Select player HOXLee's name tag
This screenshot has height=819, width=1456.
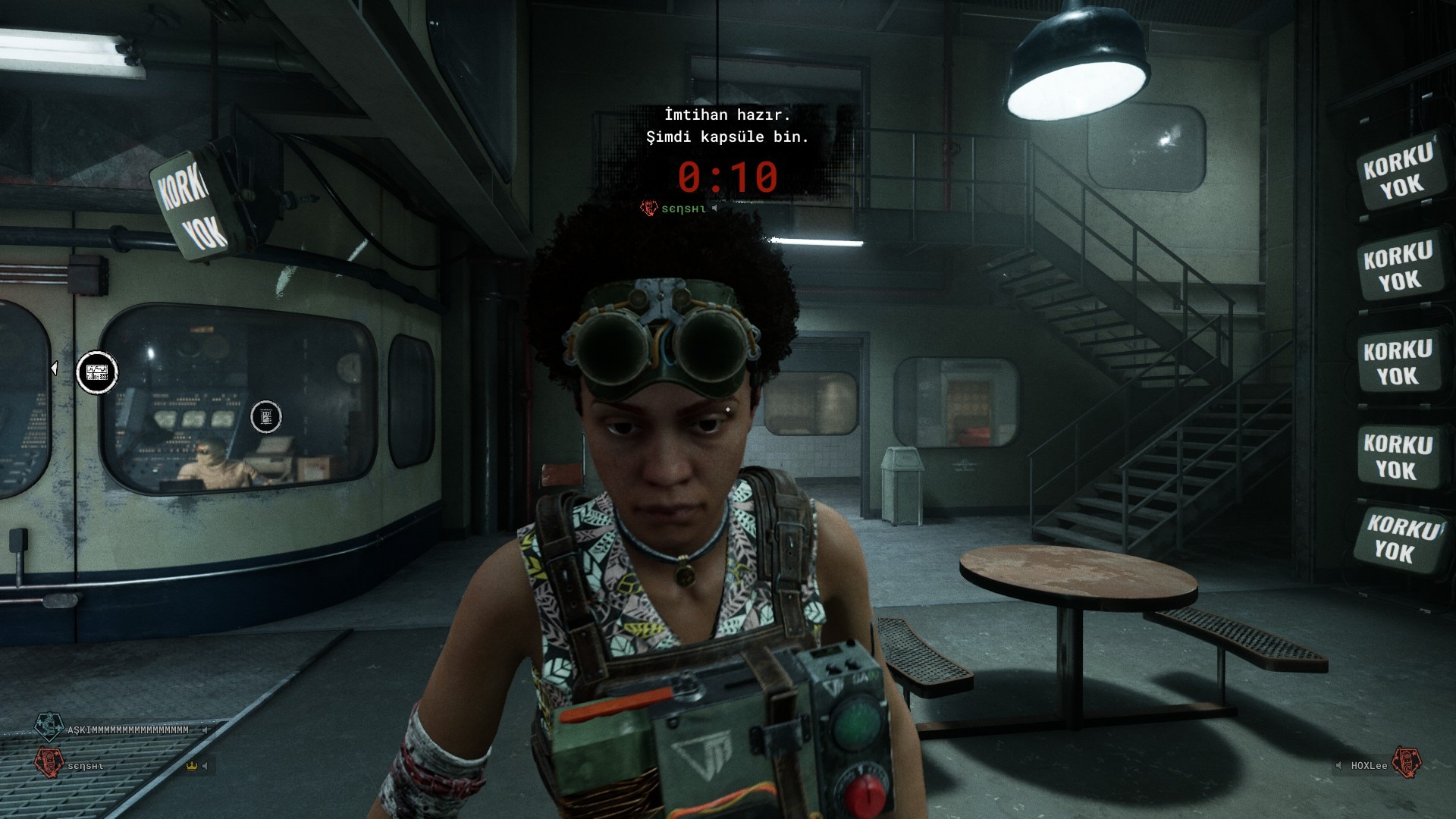1369,766
